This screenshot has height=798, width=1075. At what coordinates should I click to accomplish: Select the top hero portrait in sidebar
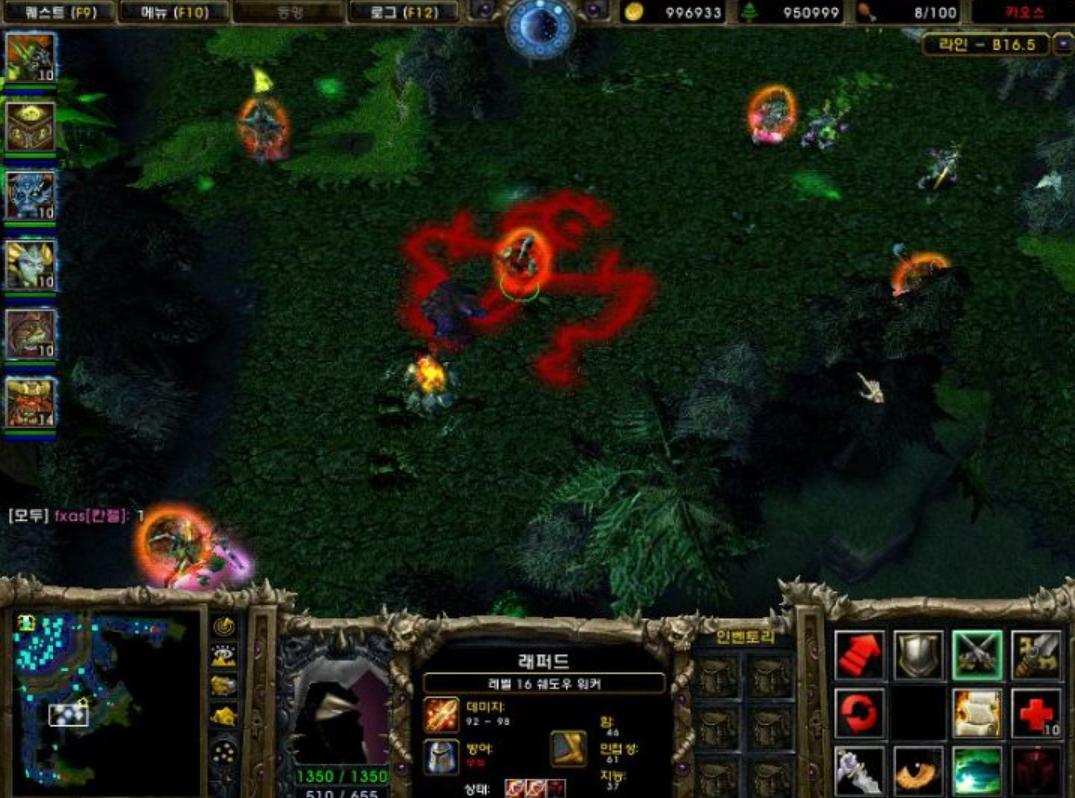pos(30,57)
